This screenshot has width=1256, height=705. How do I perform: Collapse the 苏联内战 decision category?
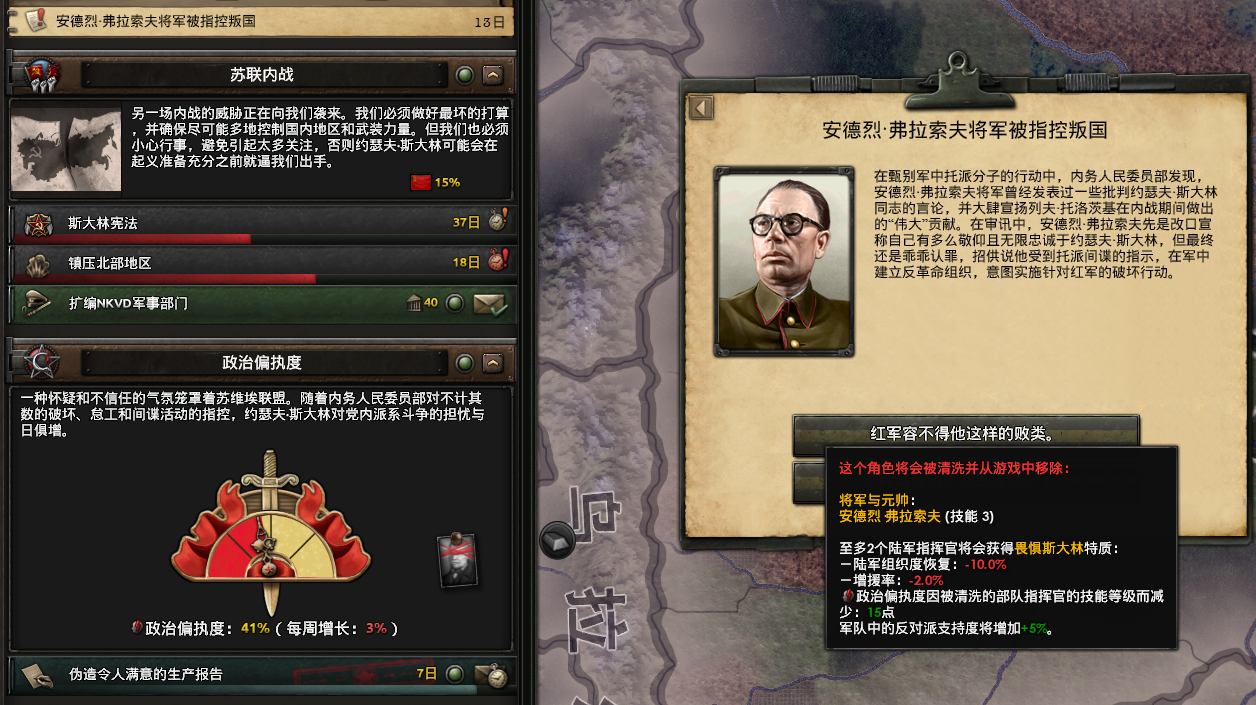492,75
